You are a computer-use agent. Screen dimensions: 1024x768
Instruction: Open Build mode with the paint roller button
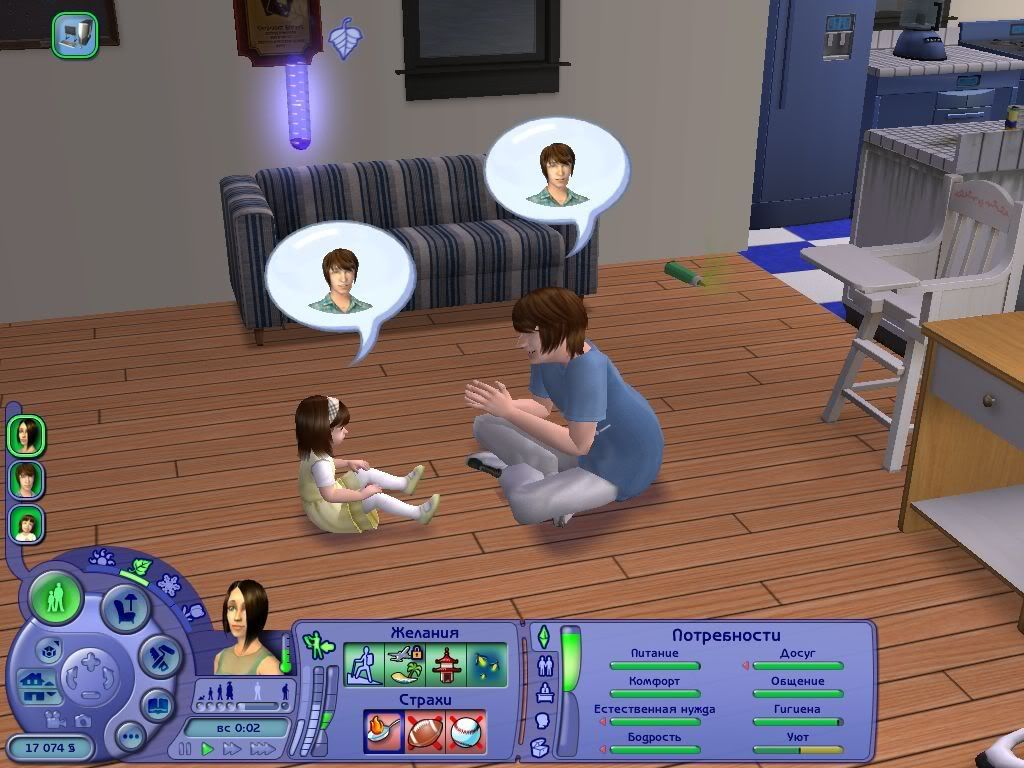158,655
